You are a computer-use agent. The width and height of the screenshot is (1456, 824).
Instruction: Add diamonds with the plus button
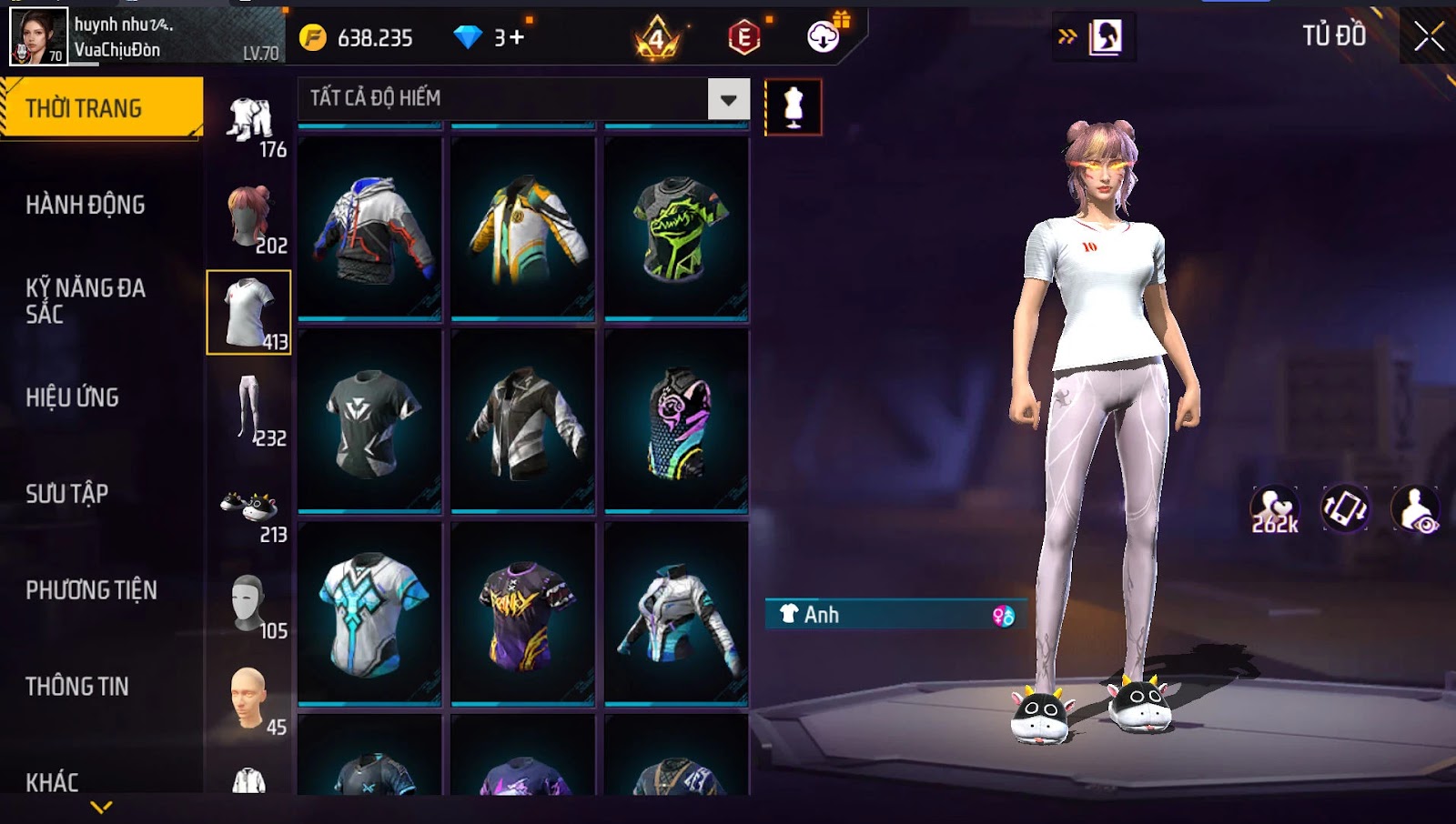(517, 37)
